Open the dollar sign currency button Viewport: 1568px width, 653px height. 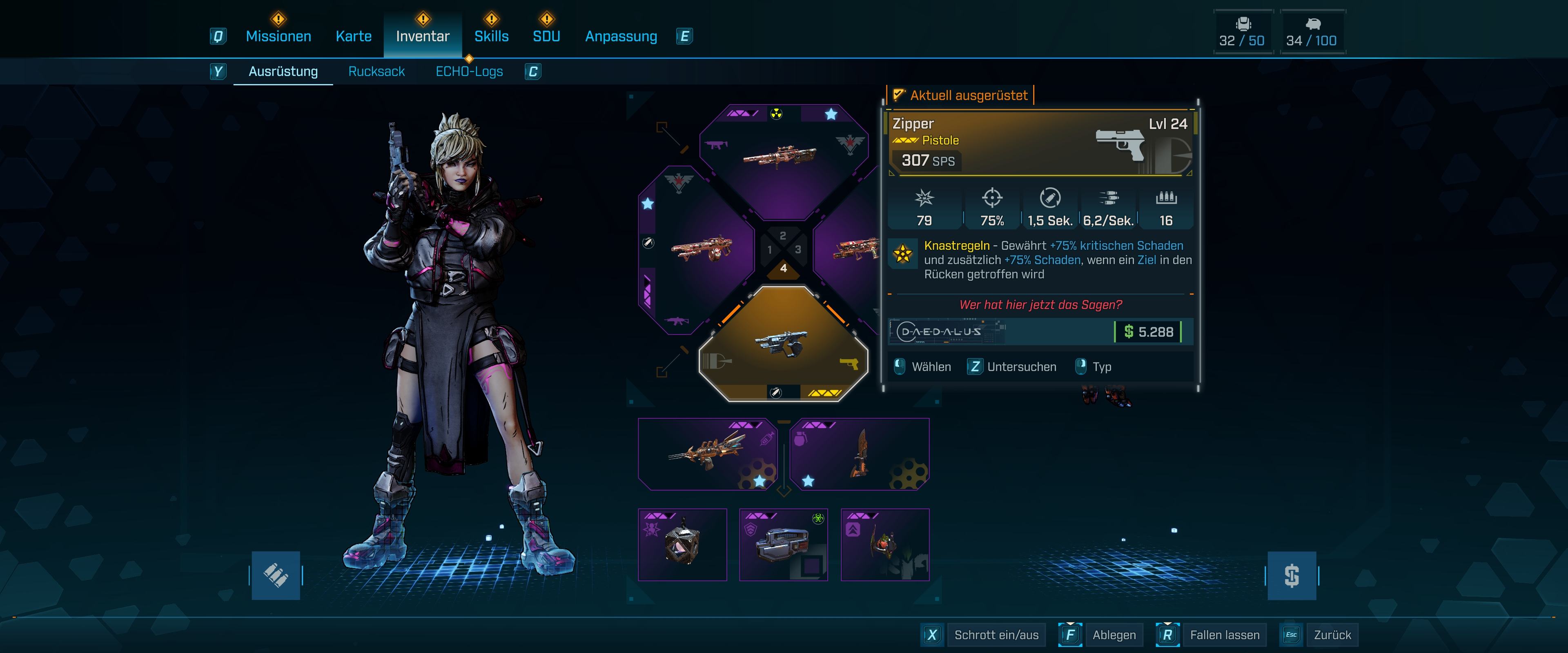[x=1291, y=575]
